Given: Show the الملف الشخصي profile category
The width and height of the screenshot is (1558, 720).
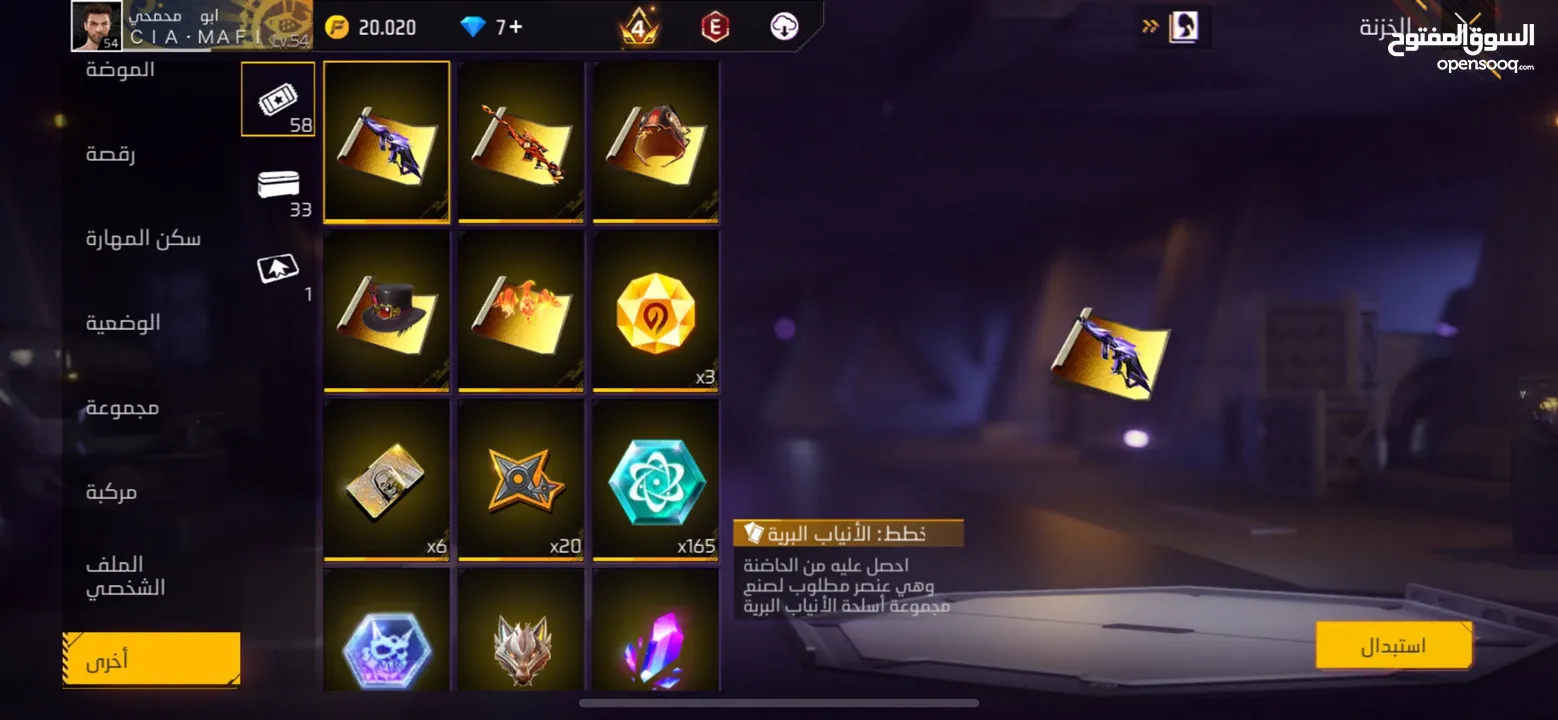Looking at the screenshot, I should [126, 576].
